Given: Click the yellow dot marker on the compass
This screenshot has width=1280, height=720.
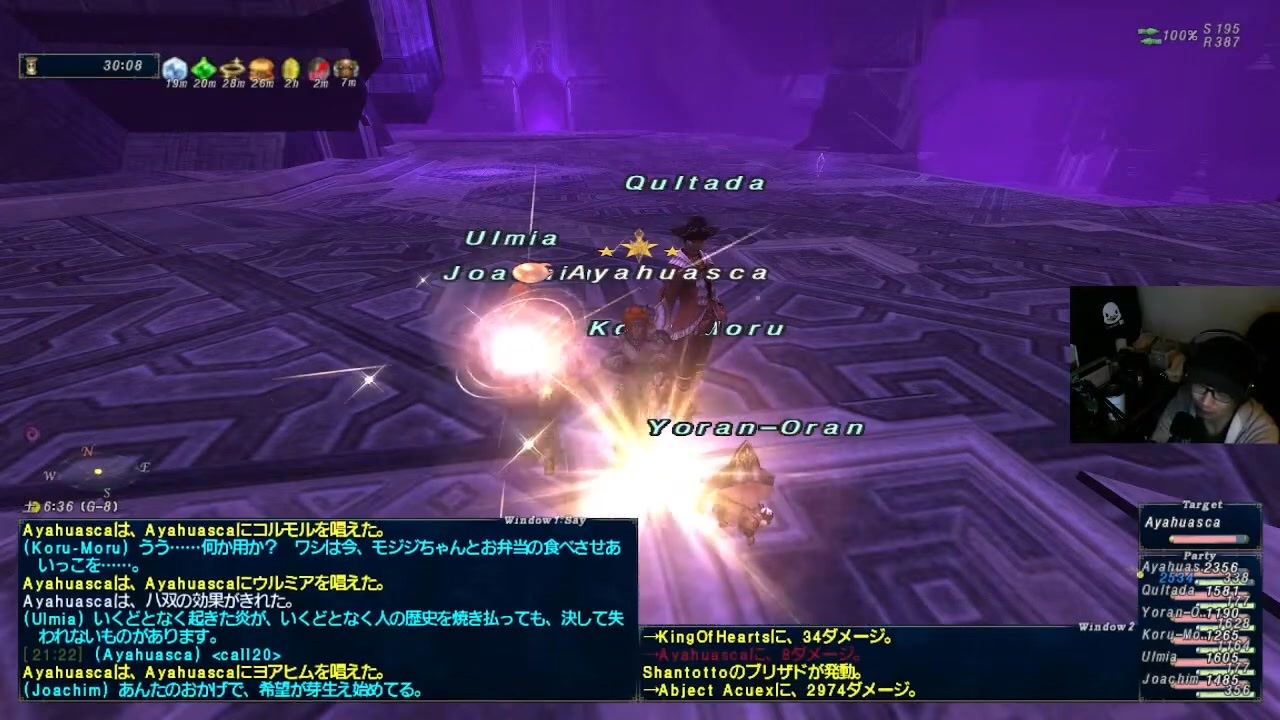Looking at the screenshot, I should click(x=98, y=471).
